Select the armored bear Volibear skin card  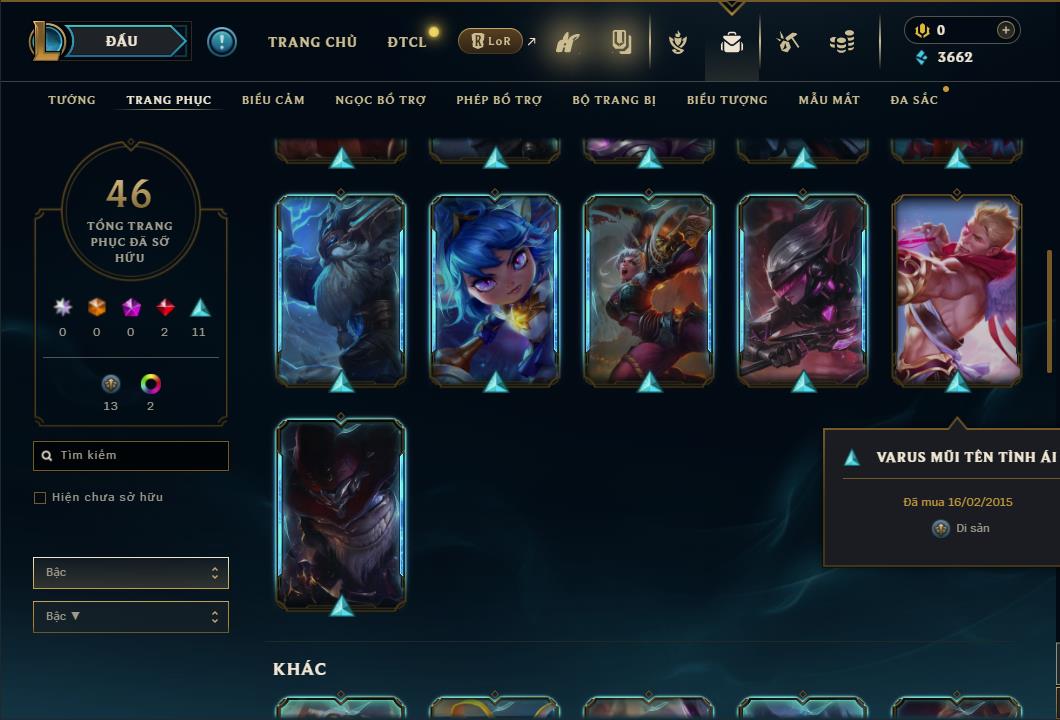click(x=341, y=289)
